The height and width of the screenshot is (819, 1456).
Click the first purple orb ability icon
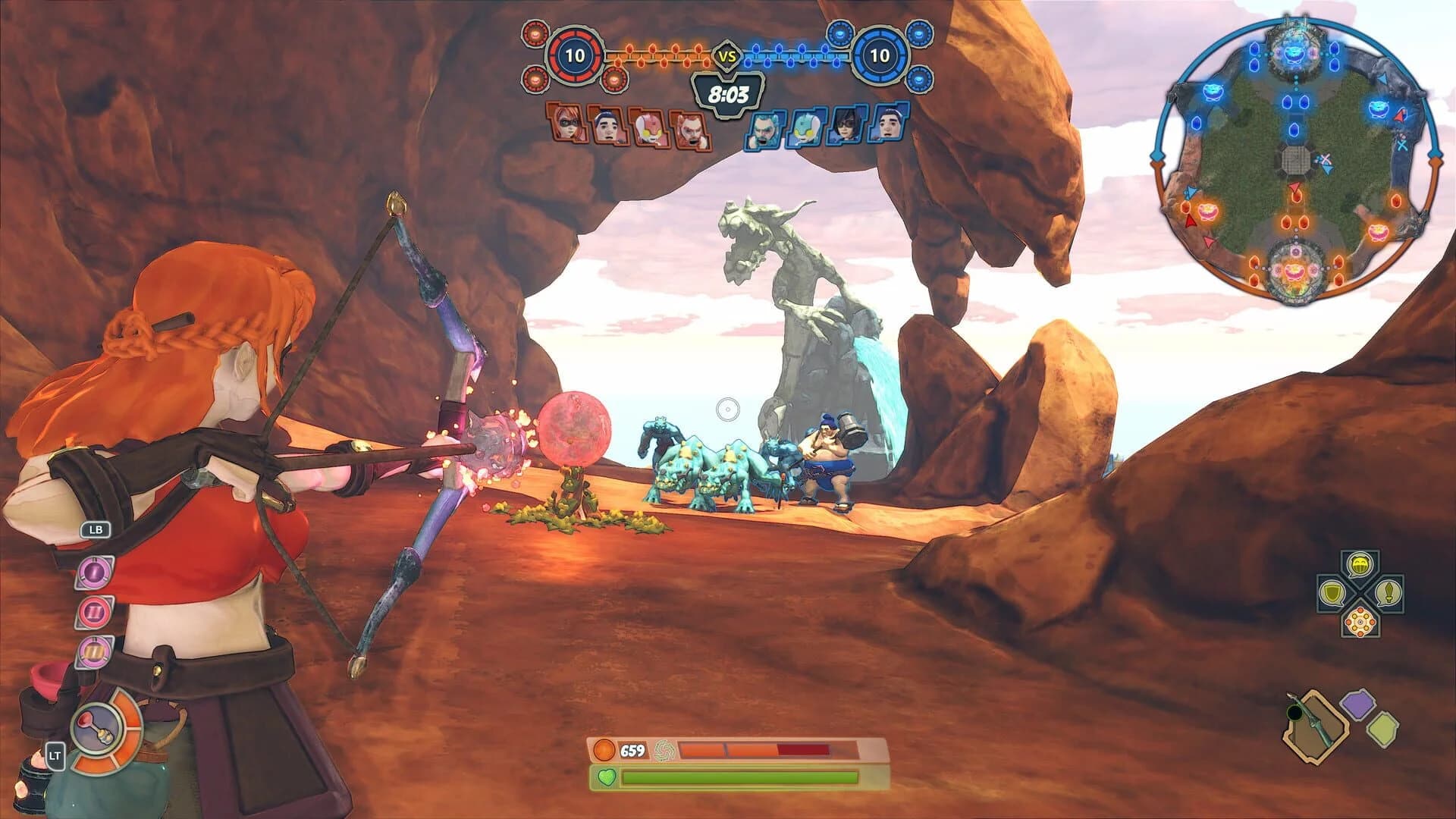point(95,572)
